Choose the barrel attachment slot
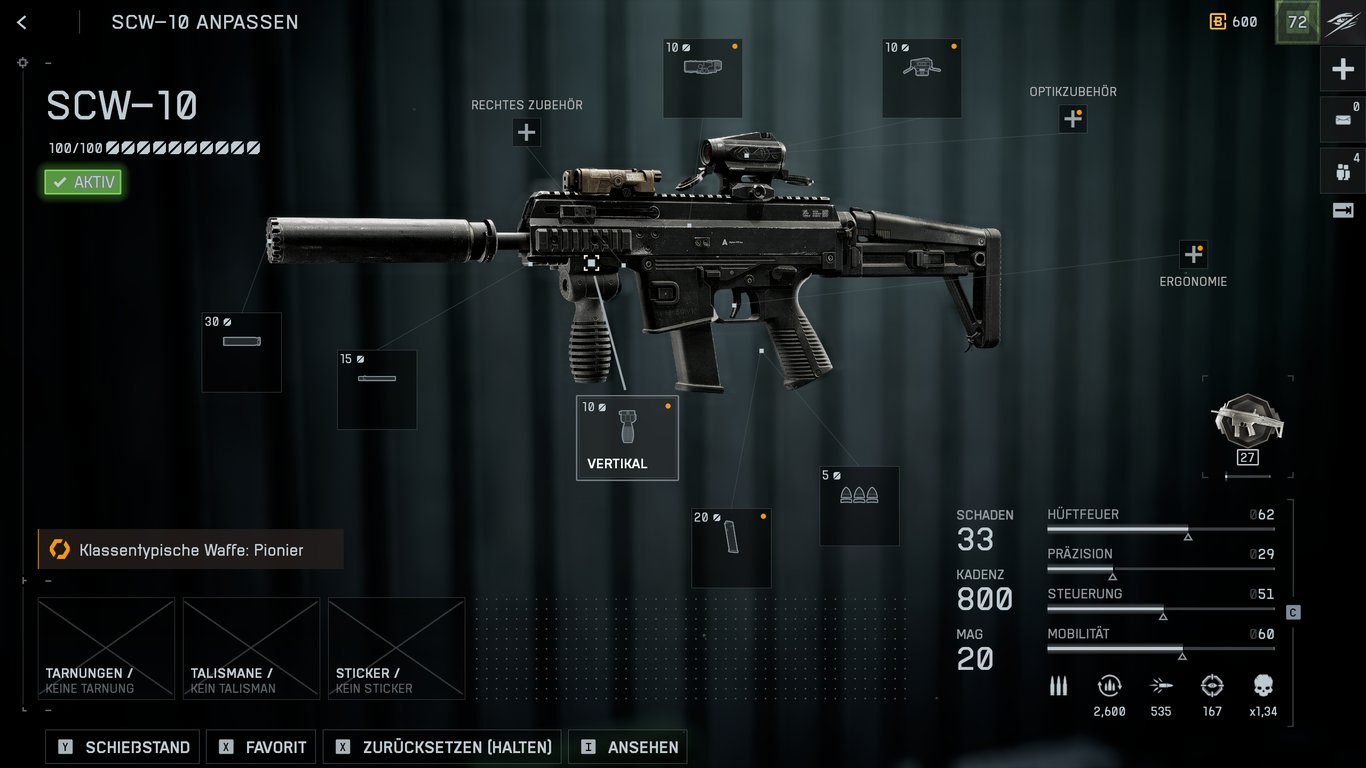1366x768 pixels. coord(377,389)
